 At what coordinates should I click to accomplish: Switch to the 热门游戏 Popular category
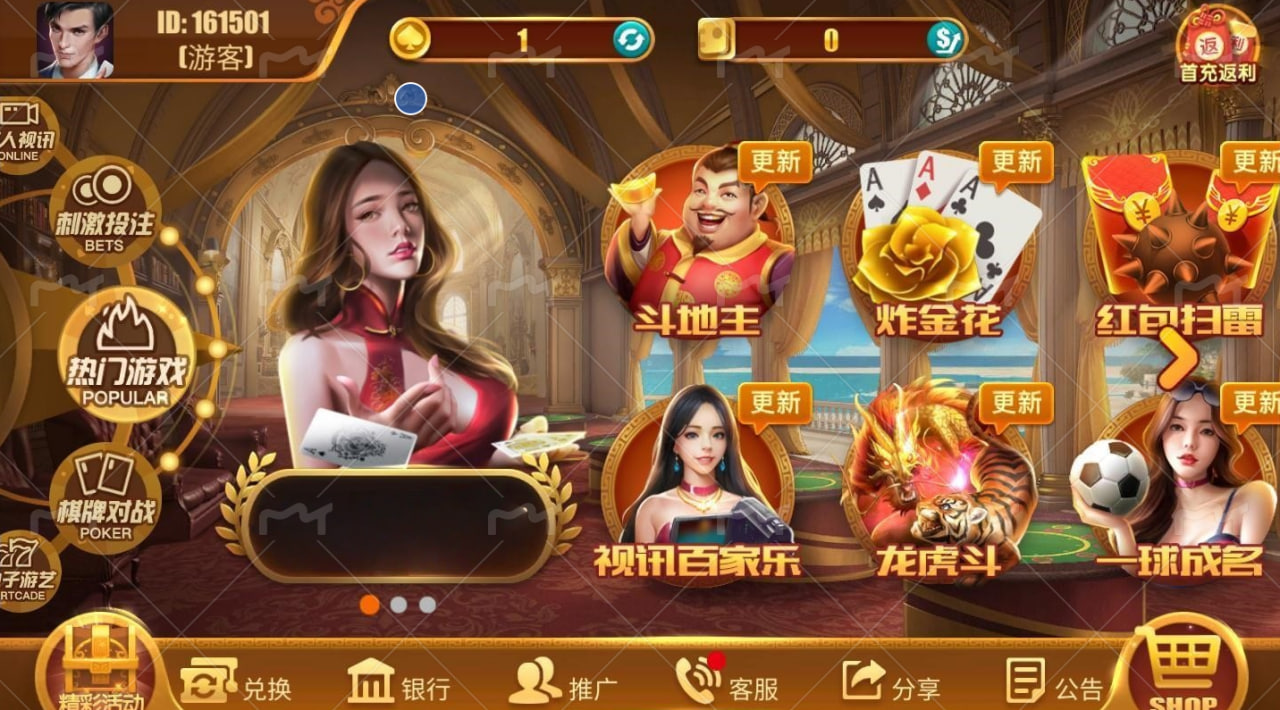pyautogui.click(x=125, y=355)
